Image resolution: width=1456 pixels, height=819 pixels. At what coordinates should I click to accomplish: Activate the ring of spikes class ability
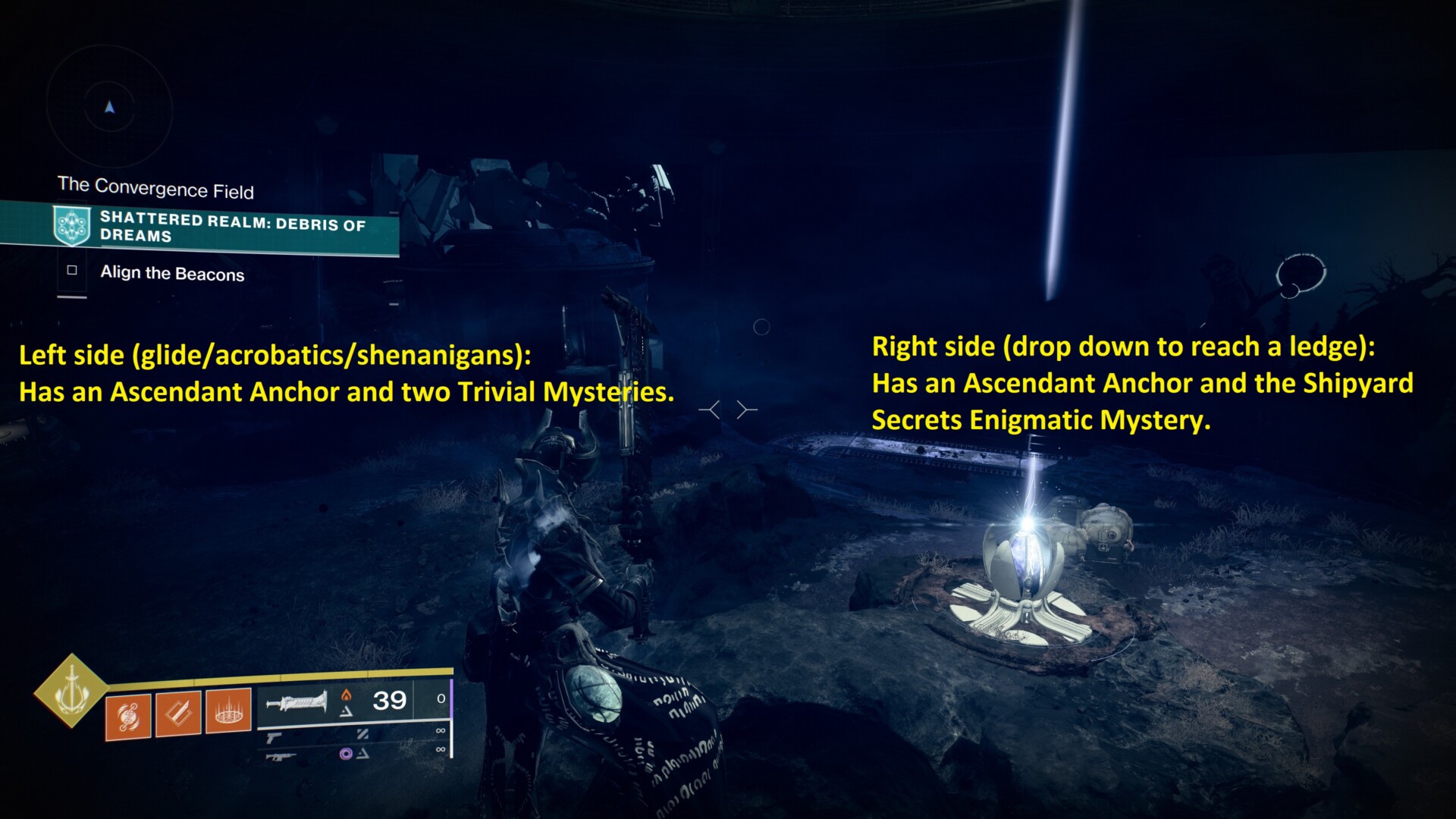click(x=228, y=711)
